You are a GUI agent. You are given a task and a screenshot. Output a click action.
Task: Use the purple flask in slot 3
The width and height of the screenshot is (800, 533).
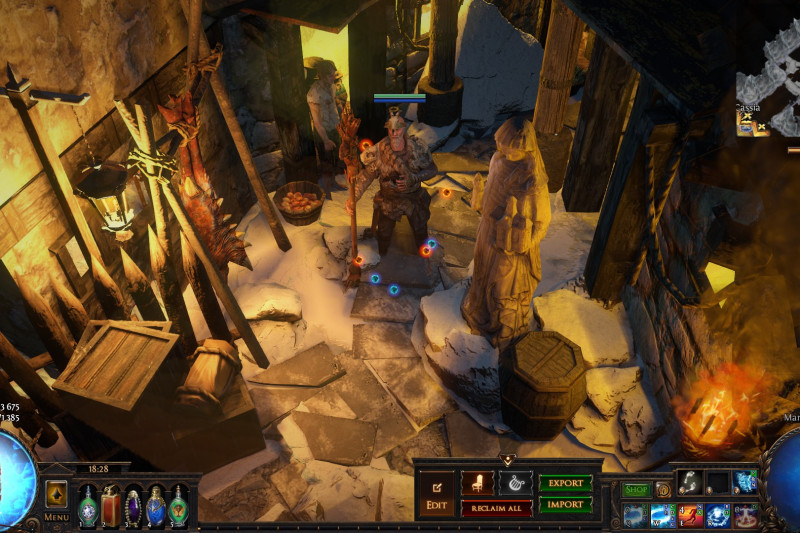(x=134, y=503)
